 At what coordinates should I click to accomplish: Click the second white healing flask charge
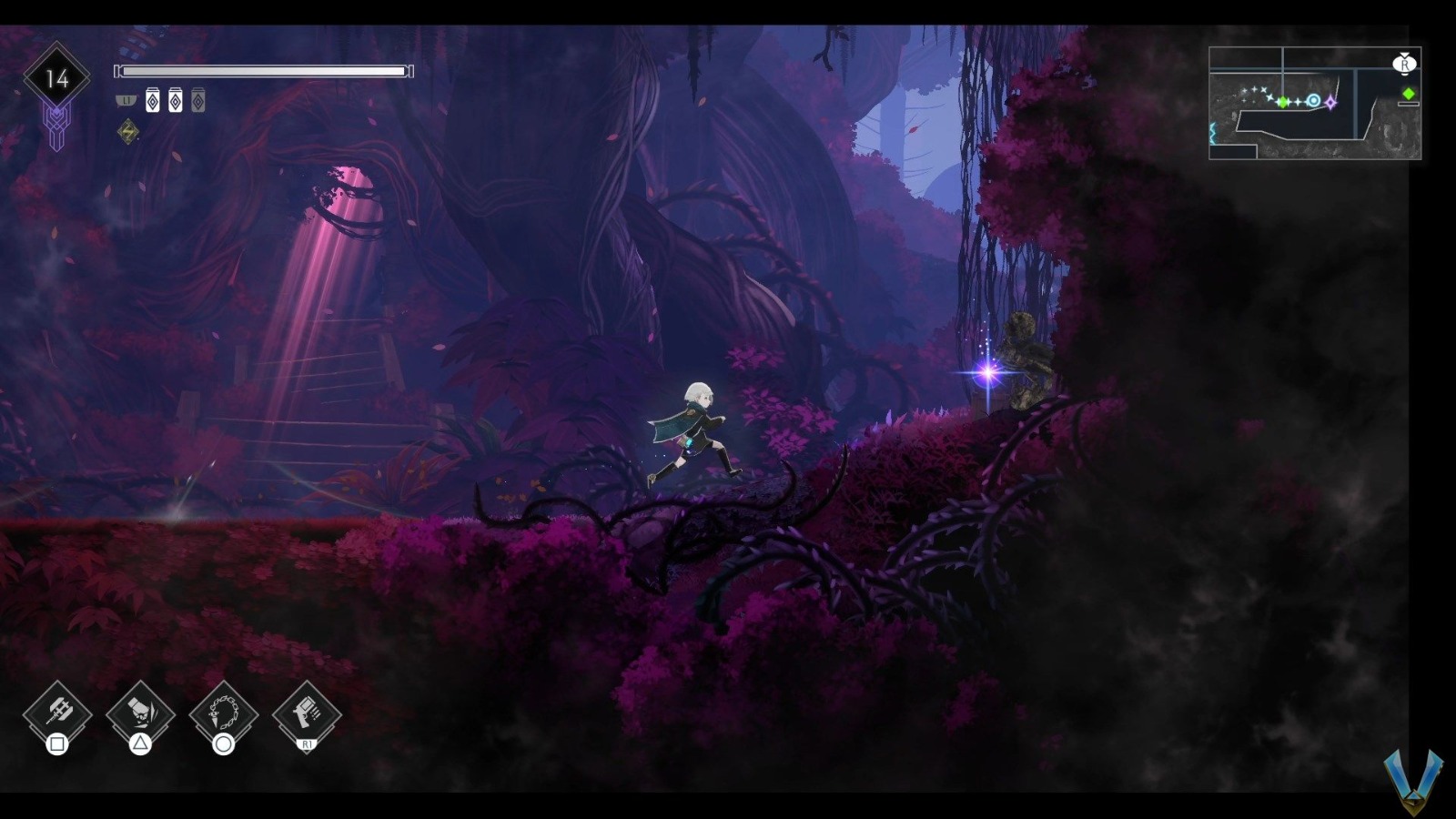(x=176, y=100)
